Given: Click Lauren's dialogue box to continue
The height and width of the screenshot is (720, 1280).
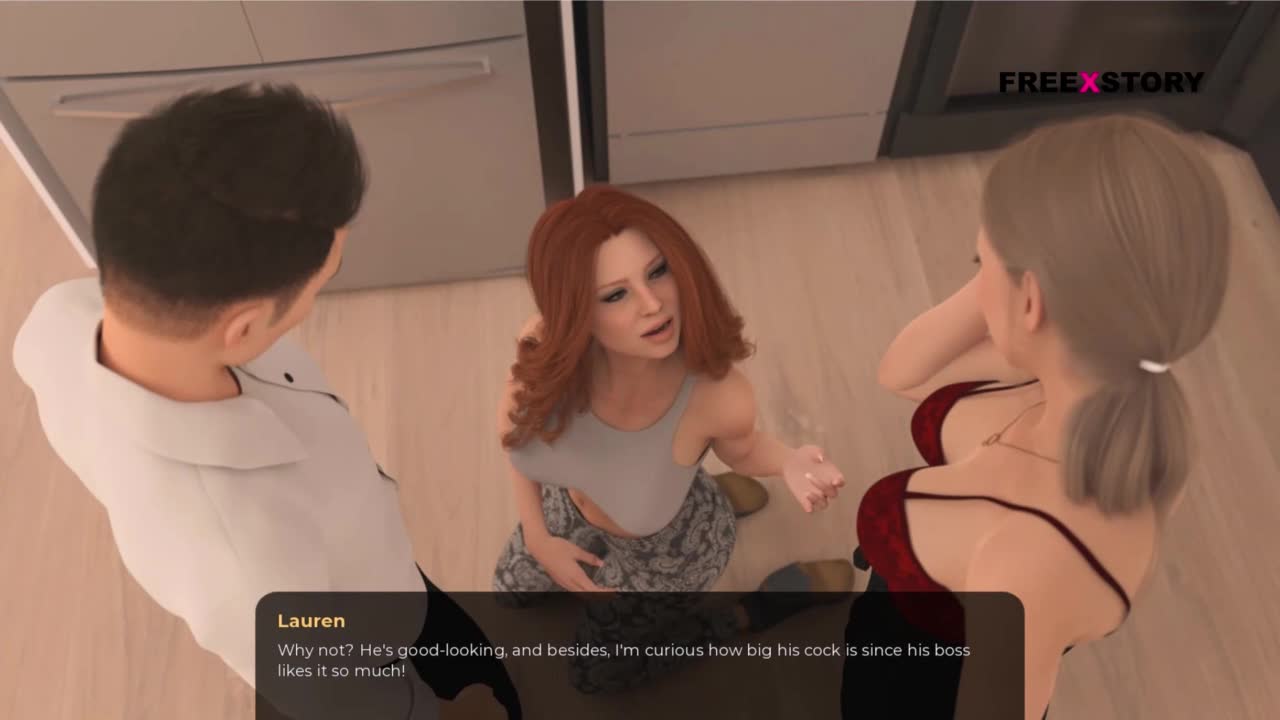Looking at the screenshot, I should click(639, 655).
